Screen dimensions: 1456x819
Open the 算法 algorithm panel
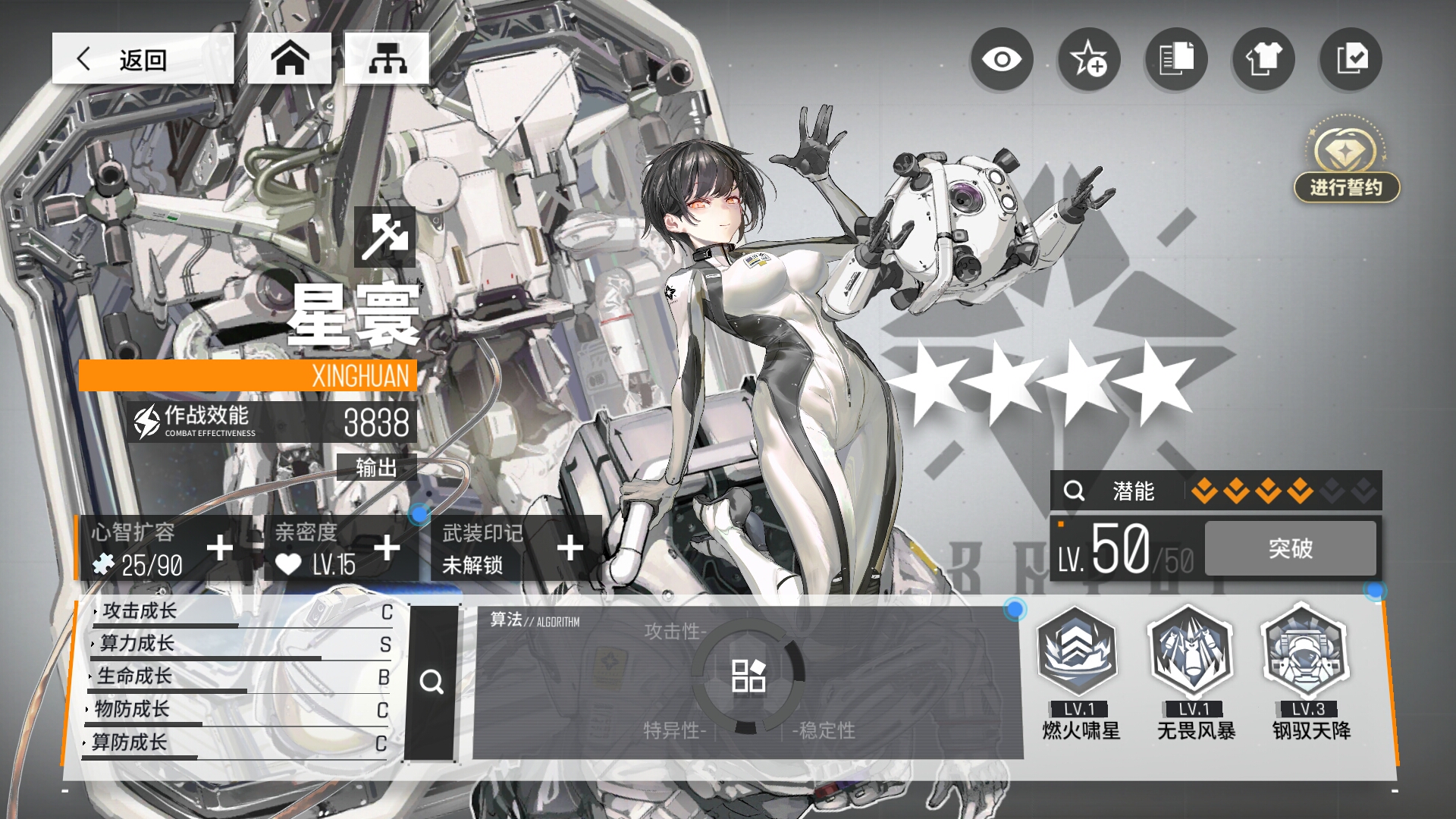(x=748, y=676)
